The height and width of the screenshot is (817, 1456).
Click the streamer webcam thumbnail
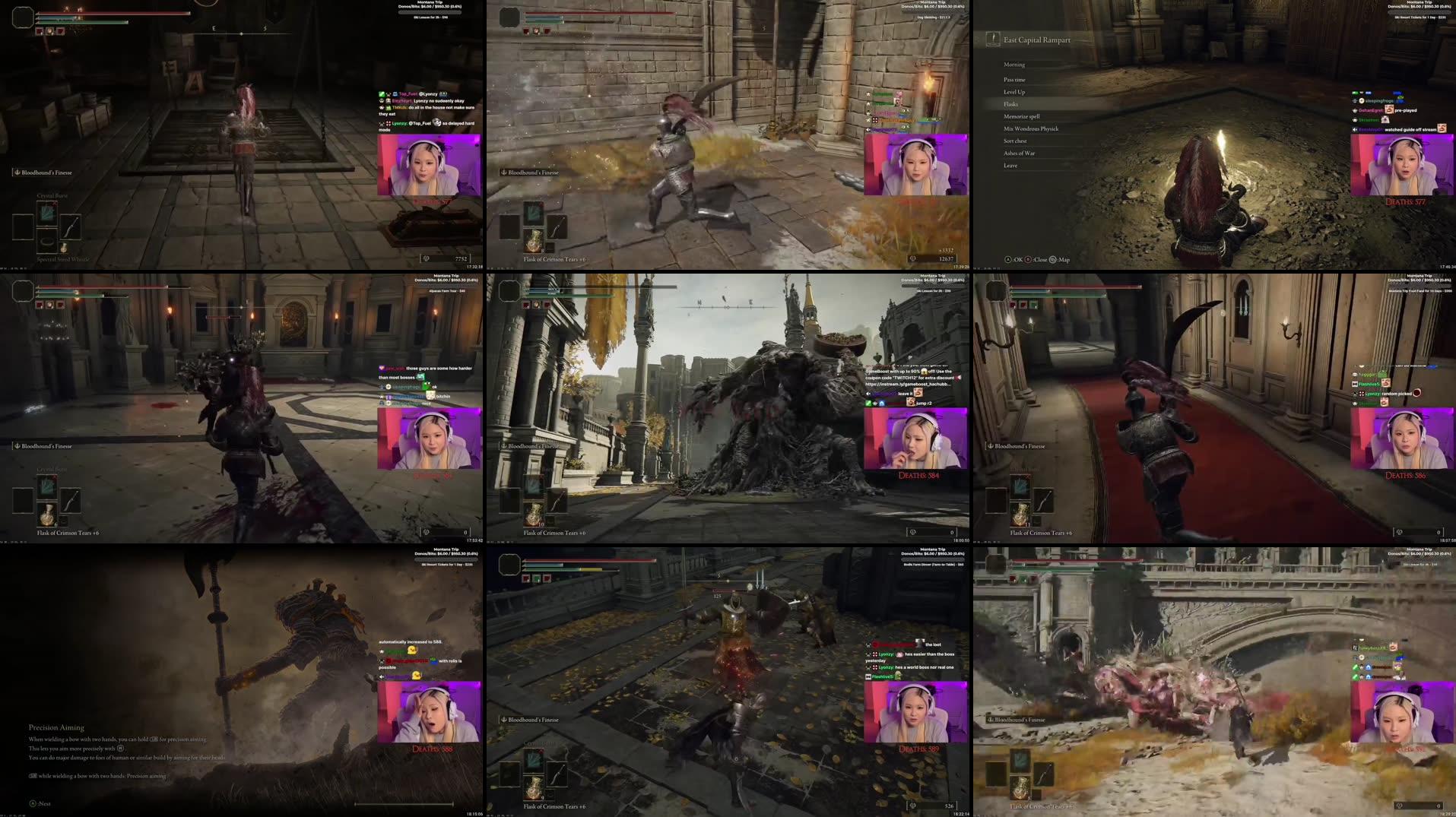429,163
